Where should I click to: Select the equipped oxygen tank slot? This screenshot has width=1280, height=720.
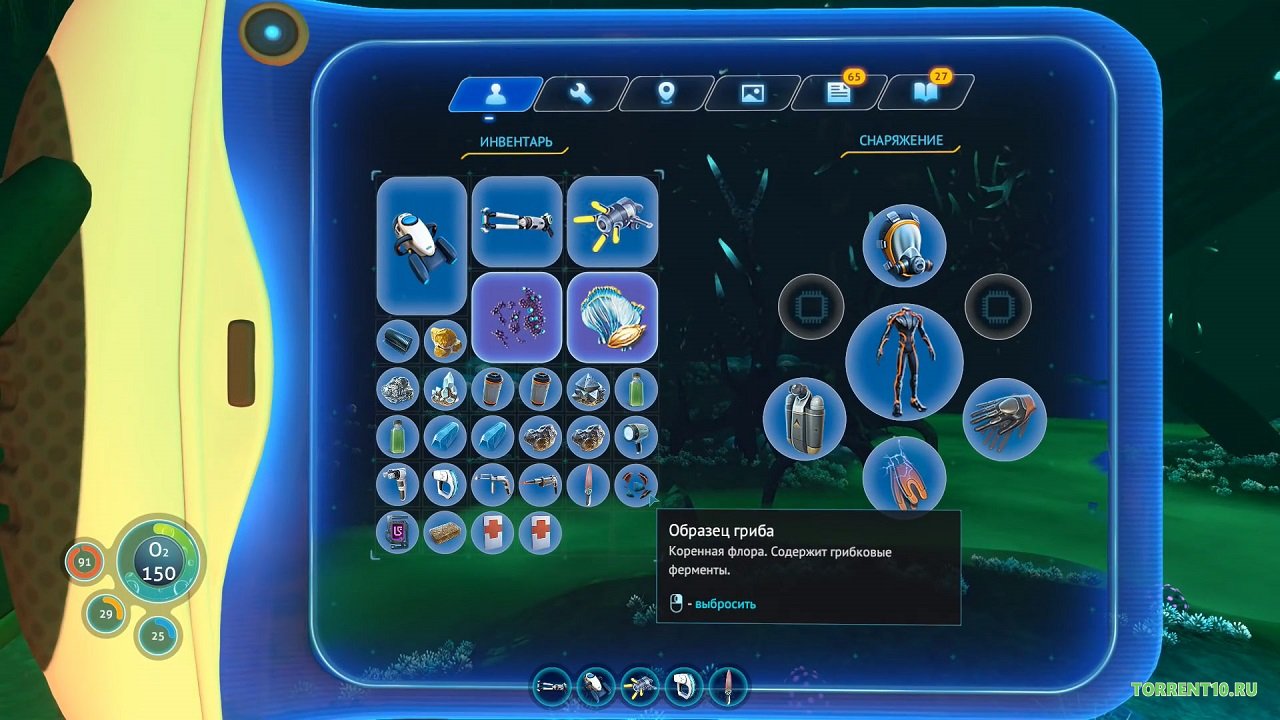[x=804, y=418]
